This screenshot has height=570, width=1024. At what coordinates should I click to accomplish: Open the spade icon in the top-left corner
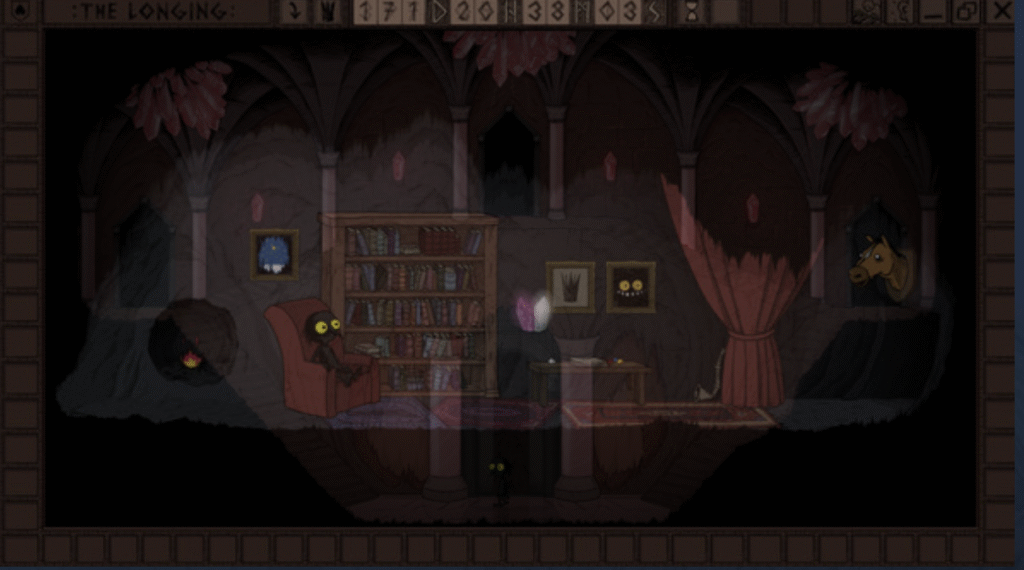tap(21, 11)
